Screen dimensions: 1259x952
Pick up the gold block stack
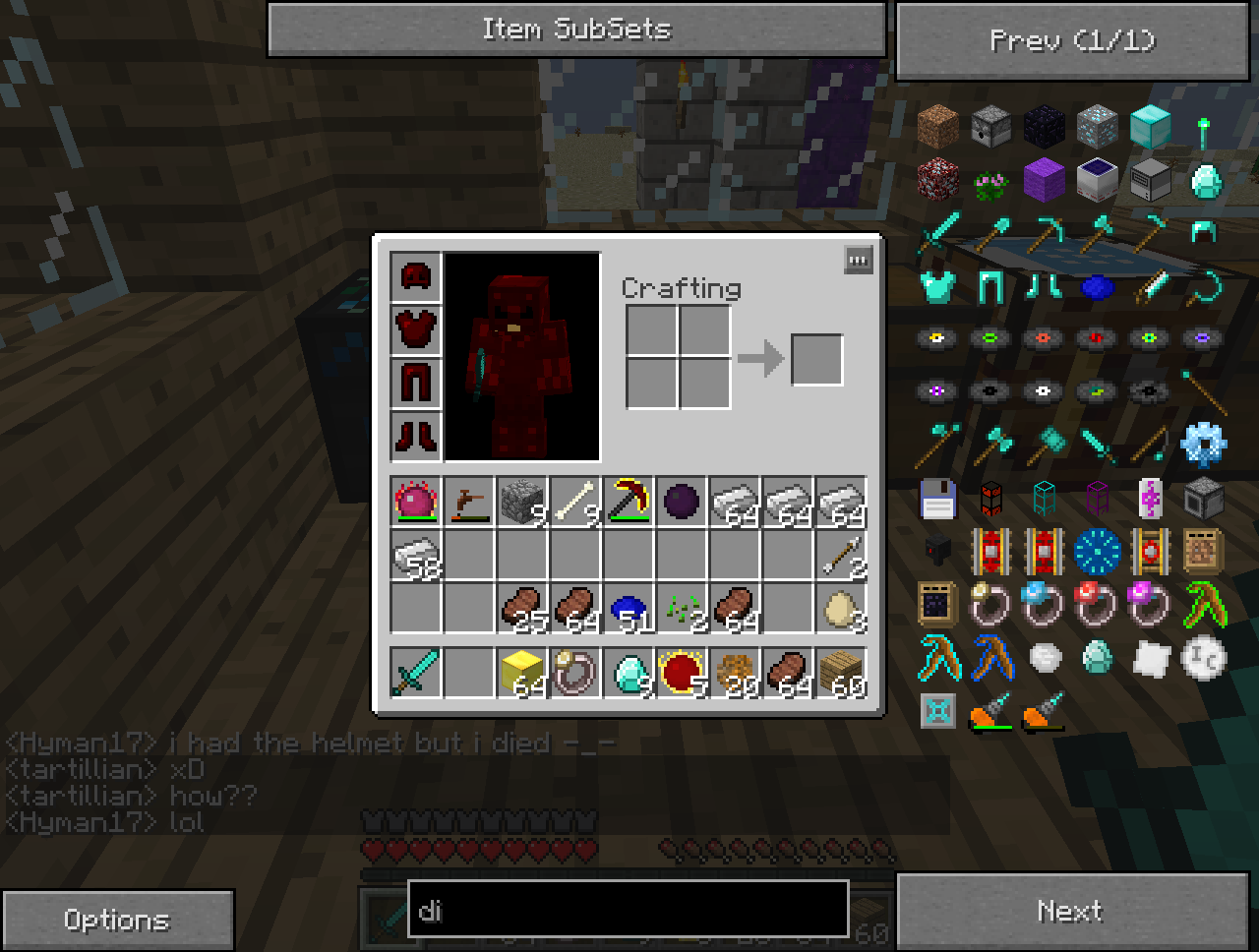[521, 673]
